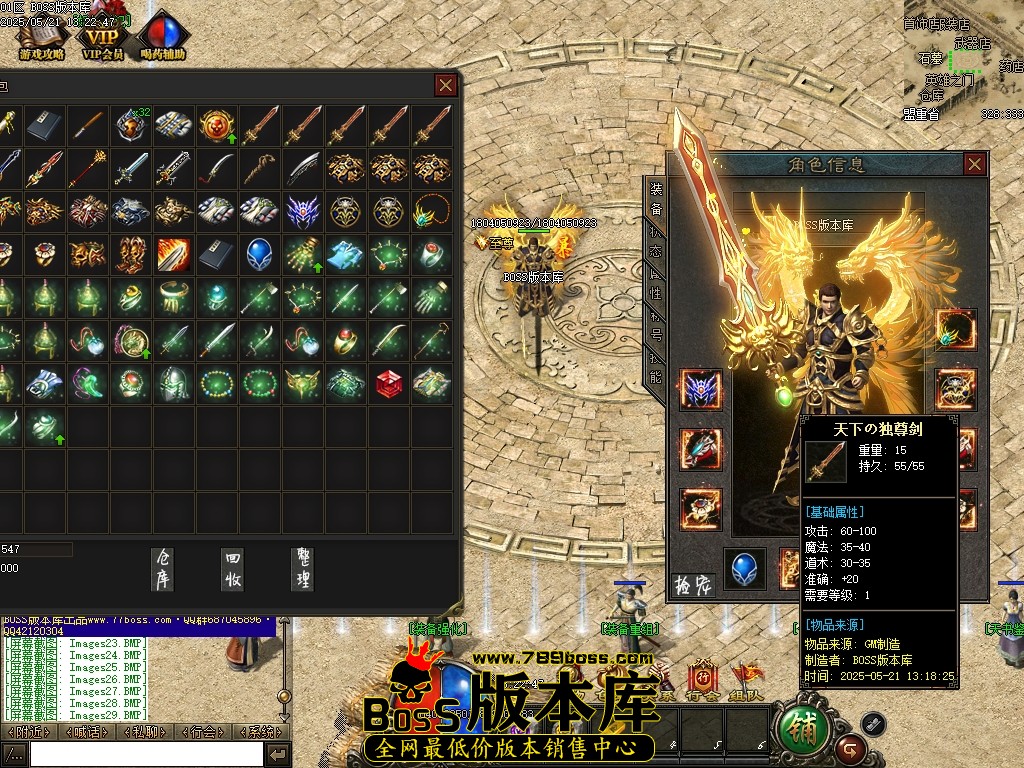Open the 仓库 warehouse button
This screenshot has height=768, width=1024.
pyautogui.click(x=163, y=568)
